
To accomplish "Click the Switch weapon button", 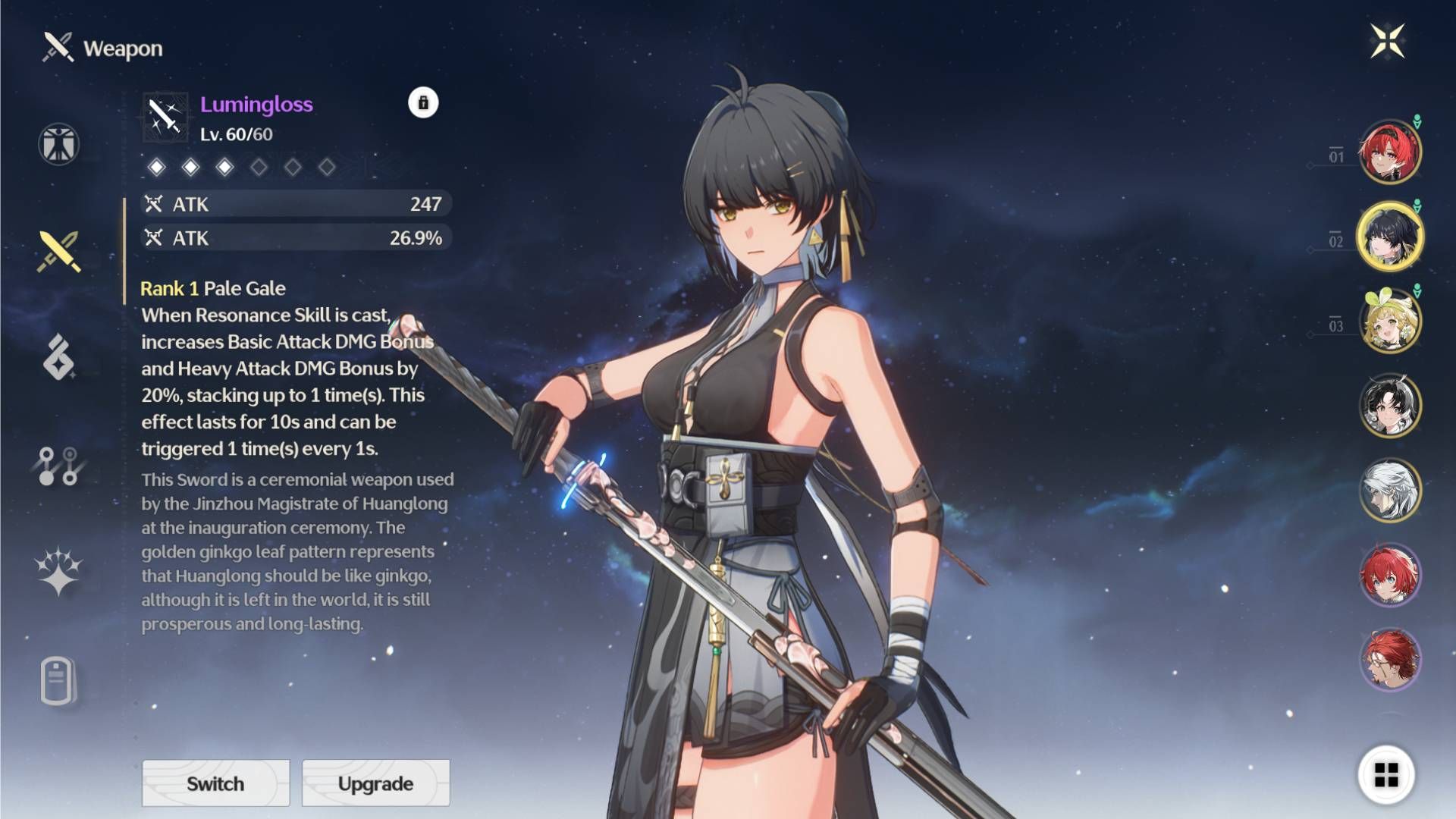I will [x=215, y=783].
